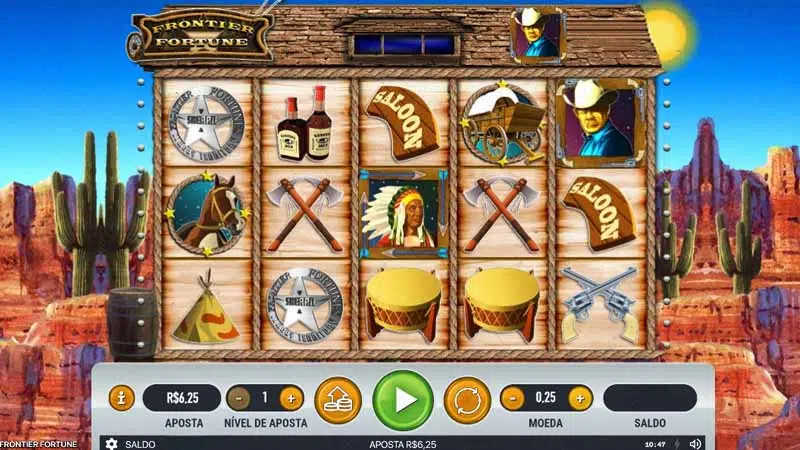Open the paytable info button
This screenshot has height=450, width=800.
tap(121, 398)
